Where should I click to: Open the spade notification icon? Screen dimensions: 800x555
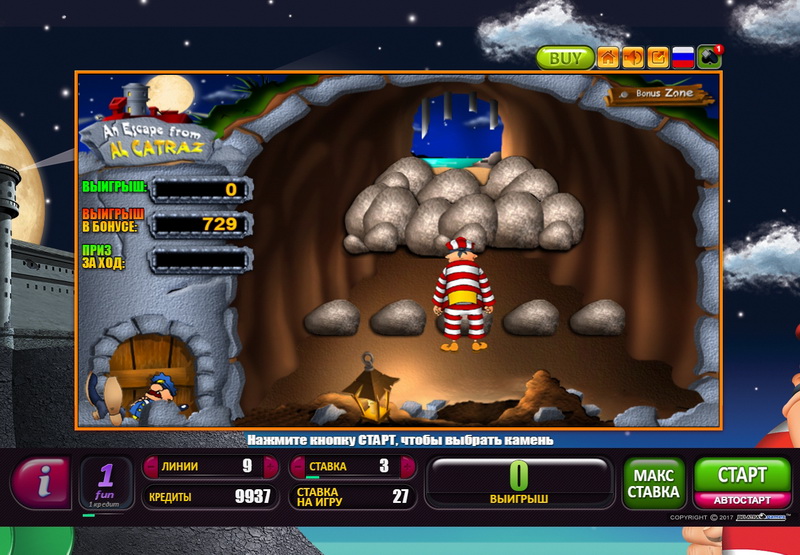click(709, 57)
